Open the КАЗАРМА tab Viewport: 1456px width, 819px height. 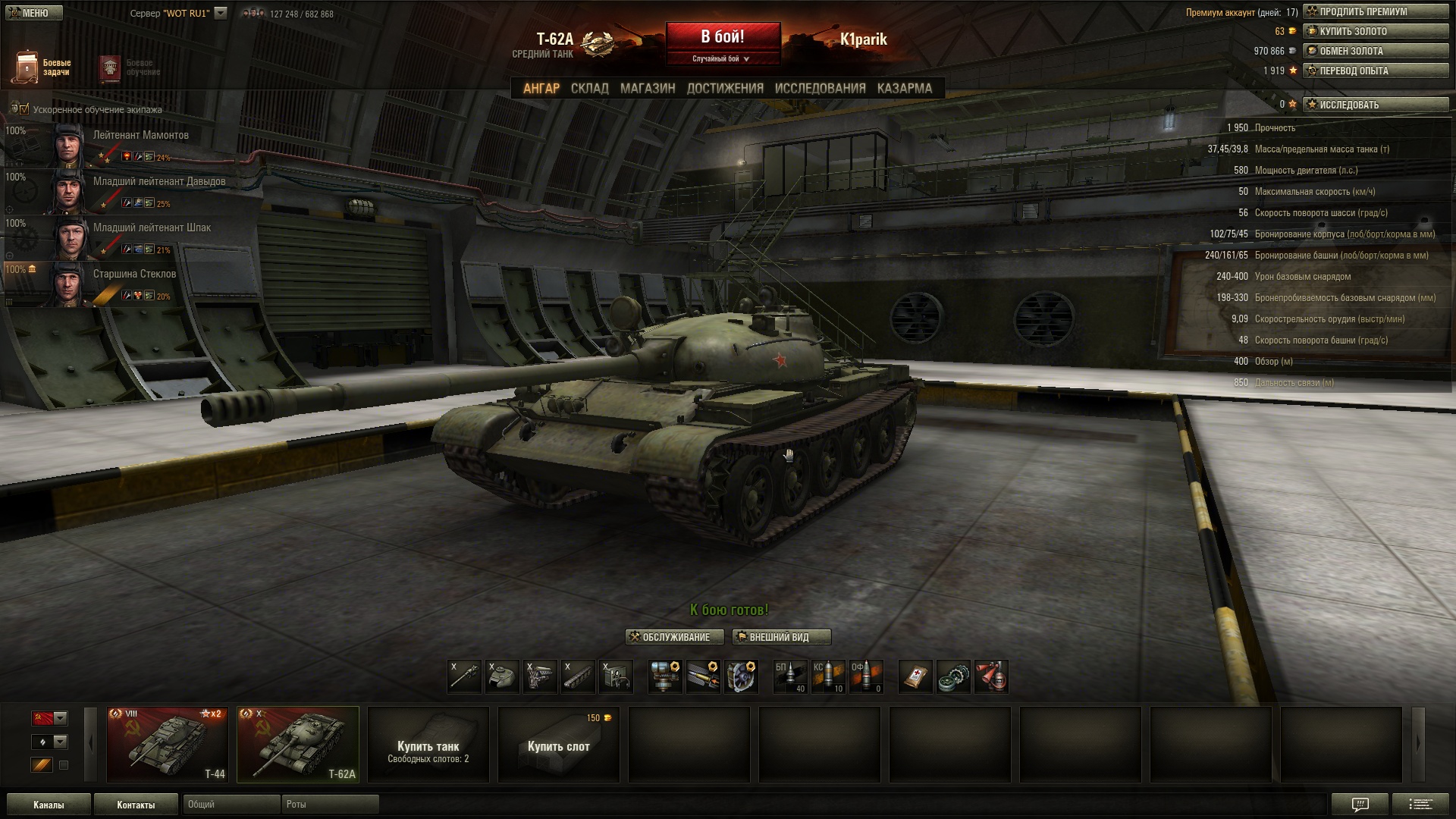904,89
